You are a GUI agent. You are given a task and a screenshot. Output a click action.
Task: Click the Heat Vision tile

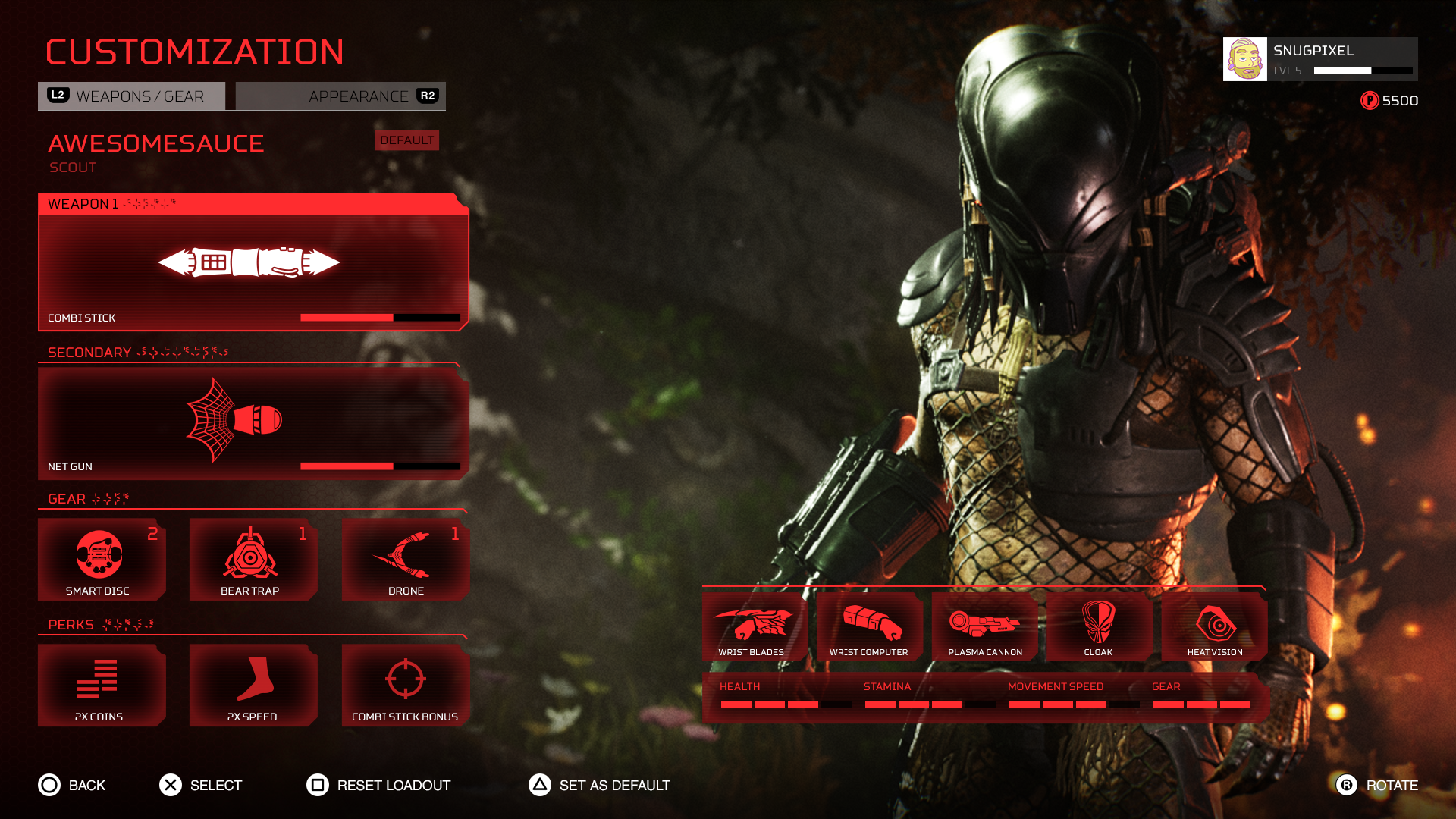pyautogui.click(x=1214, y=627)
